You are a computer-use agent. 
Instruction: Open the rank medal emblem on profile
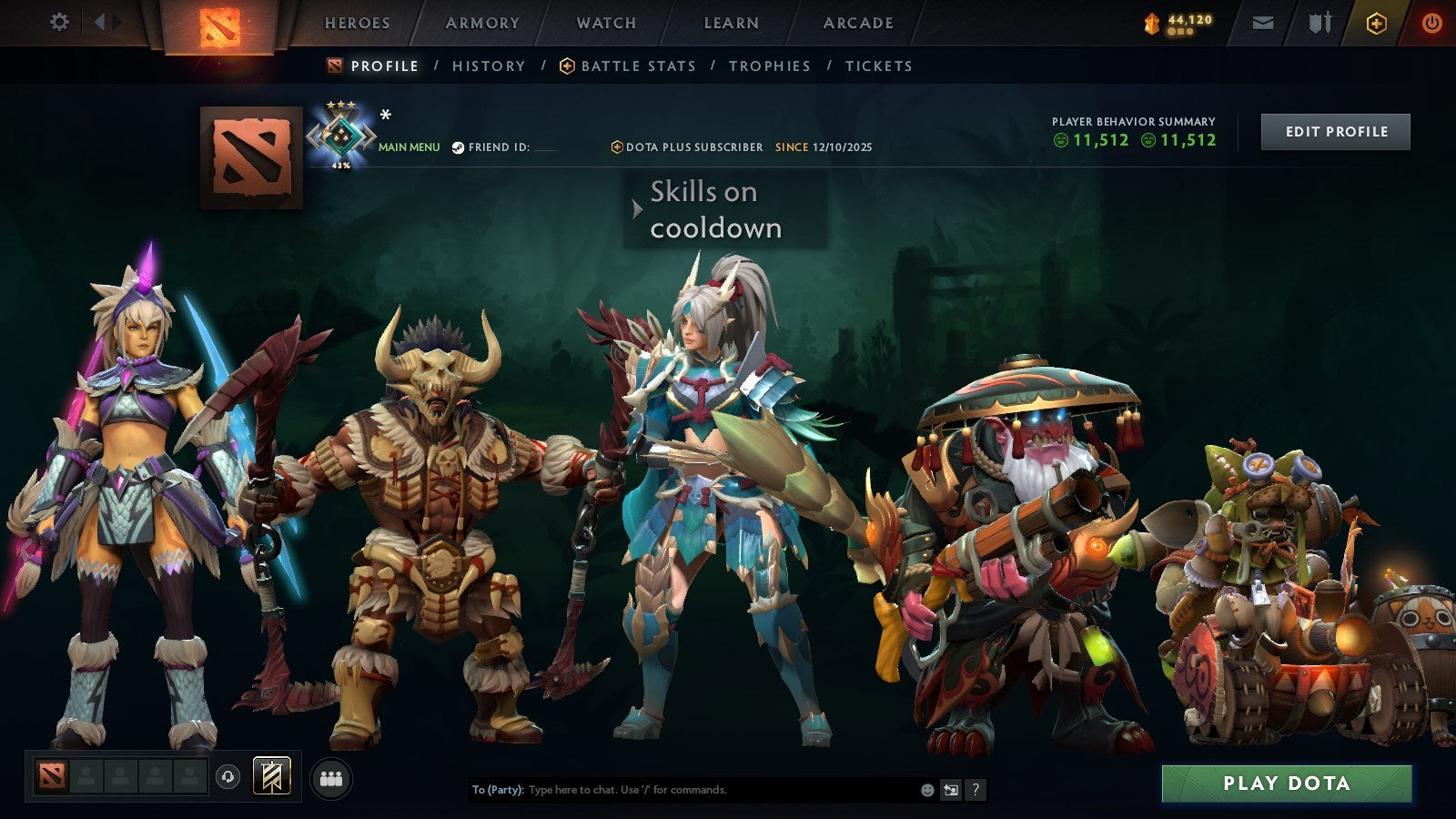(343, 135)
